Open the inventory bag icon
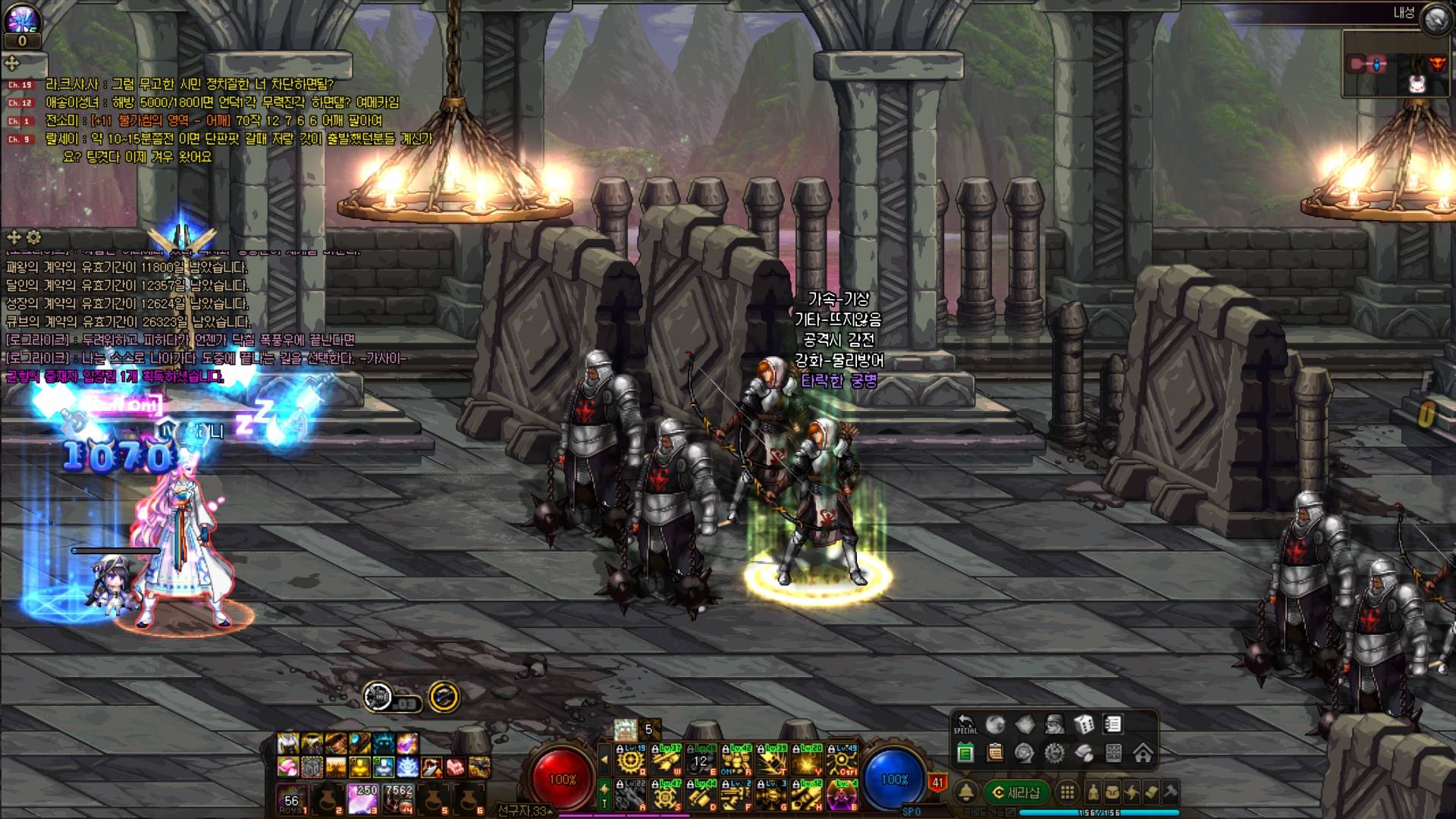Viewport: 1456px width, 819px height. pos(1112,792)
